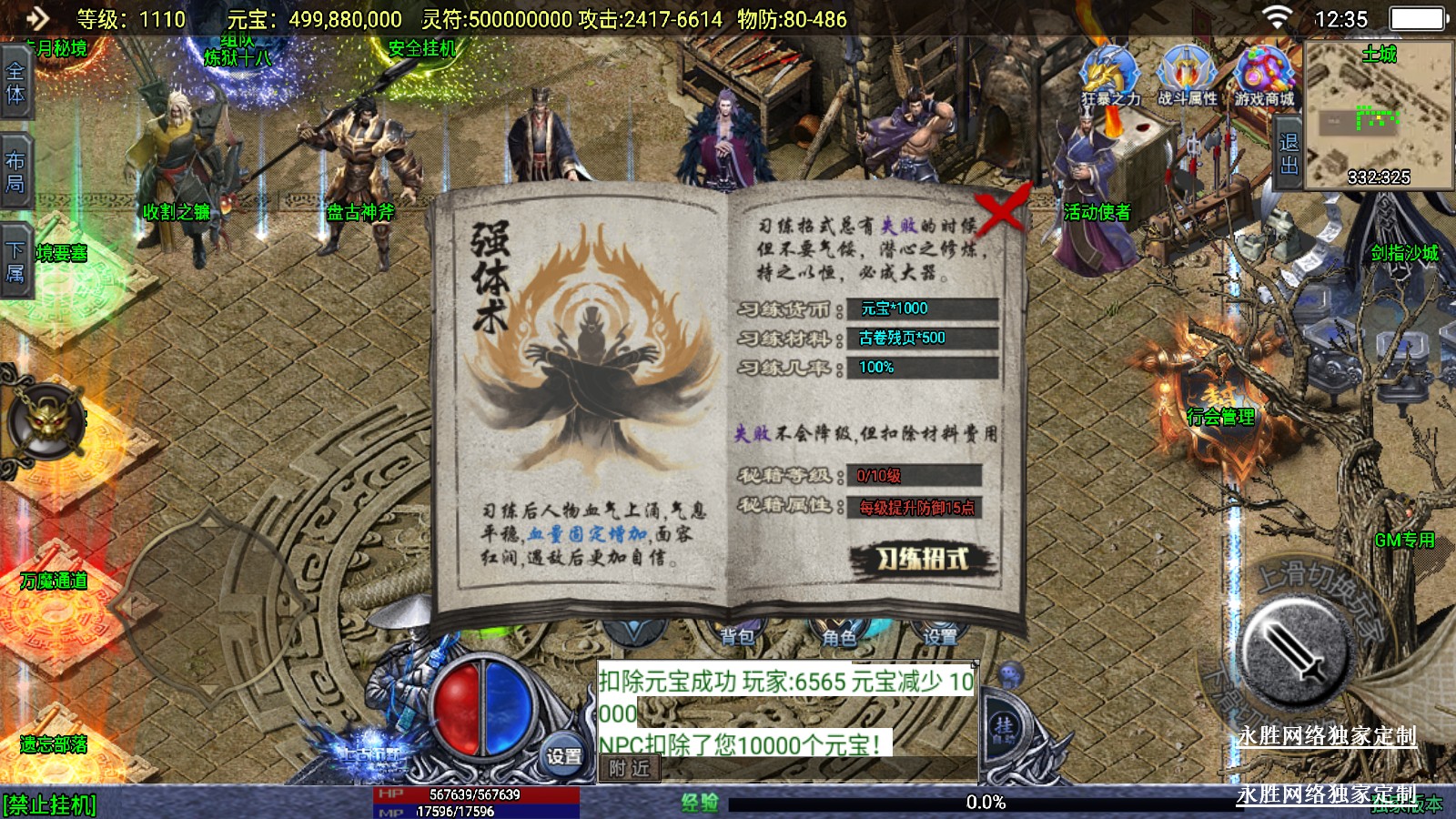Click the 习练招式 practice button
Screen dimensions: 1456x819
coord(922,559)
